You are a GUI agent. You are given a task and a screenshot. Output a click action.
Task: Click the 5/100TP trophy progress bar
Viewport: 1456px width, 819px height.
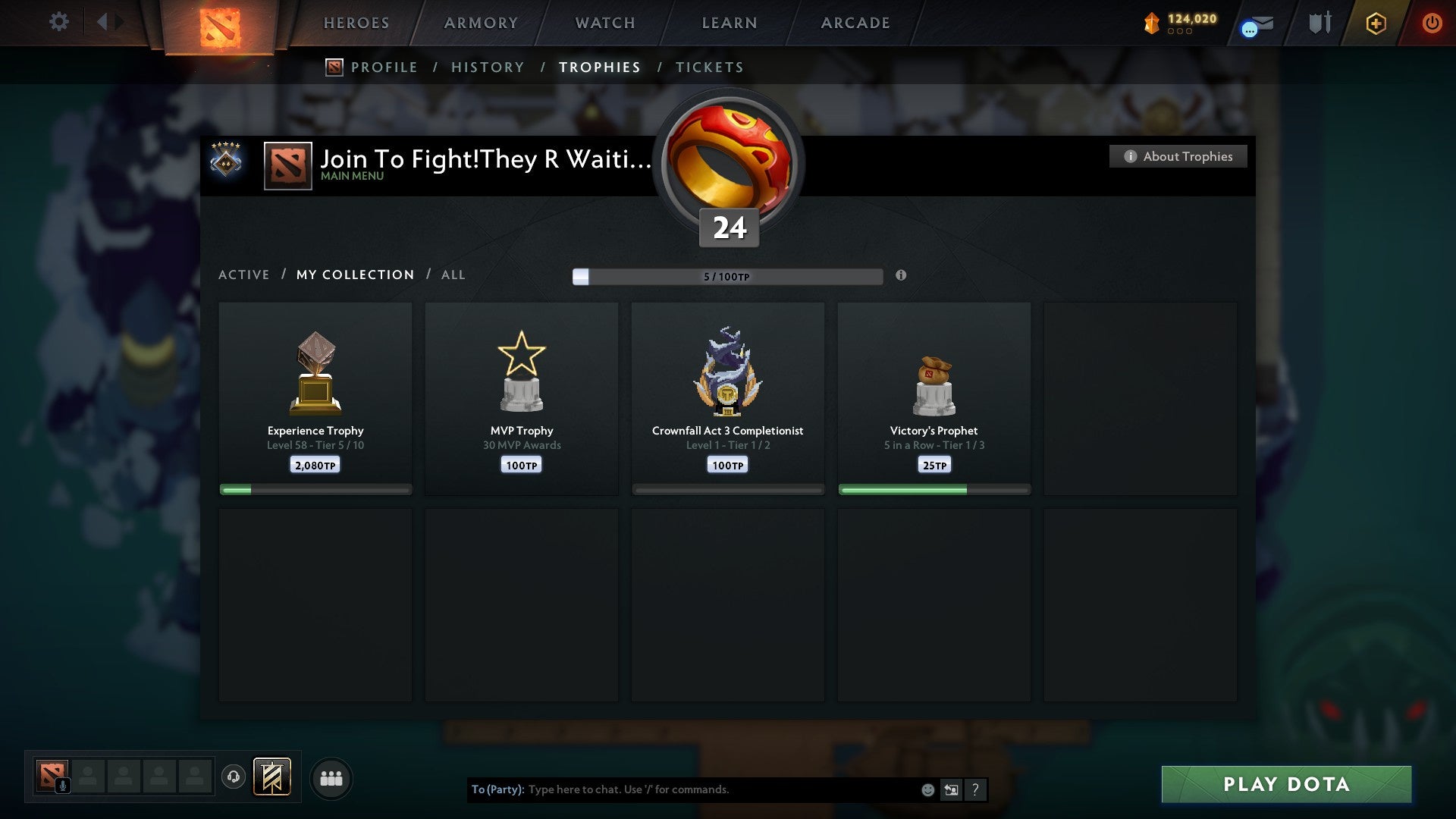[x=728, y=277]
